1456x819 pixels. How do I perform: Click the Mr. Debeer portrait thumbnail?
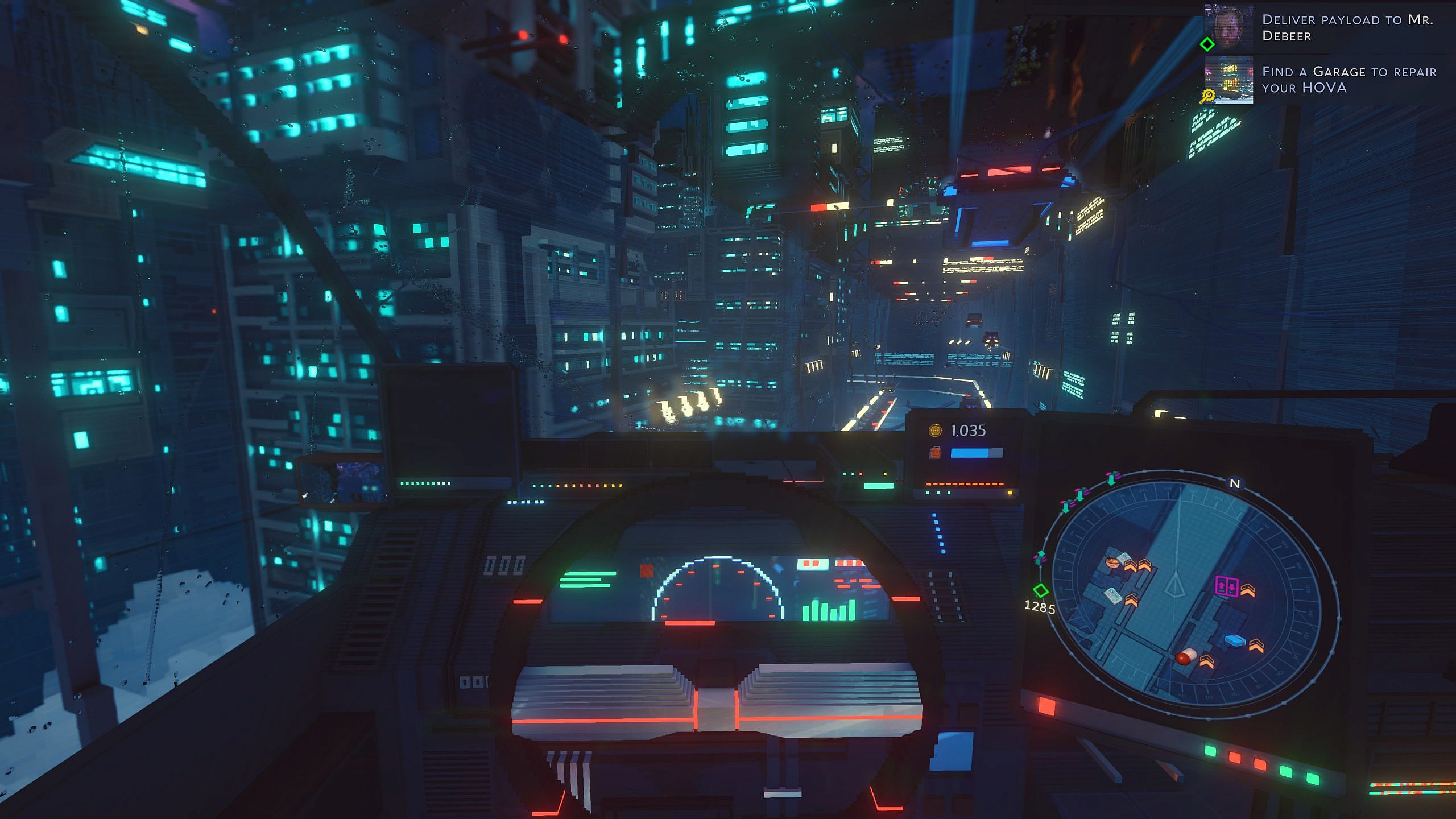(x=1228, y=27)
